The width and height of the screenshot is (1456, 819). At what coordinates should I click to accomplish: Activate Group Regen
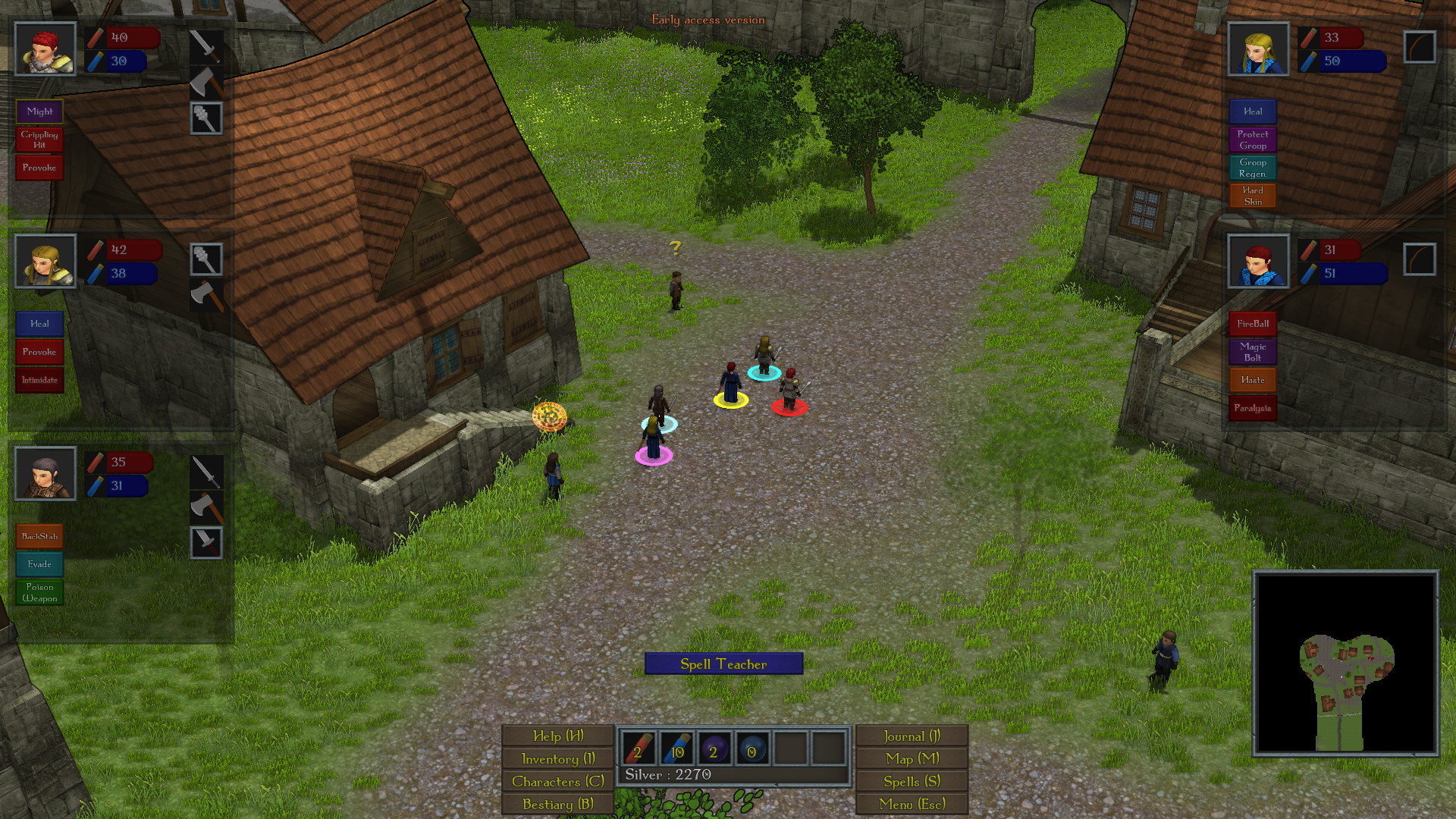pyautogui.click(x=1253, y=168)
